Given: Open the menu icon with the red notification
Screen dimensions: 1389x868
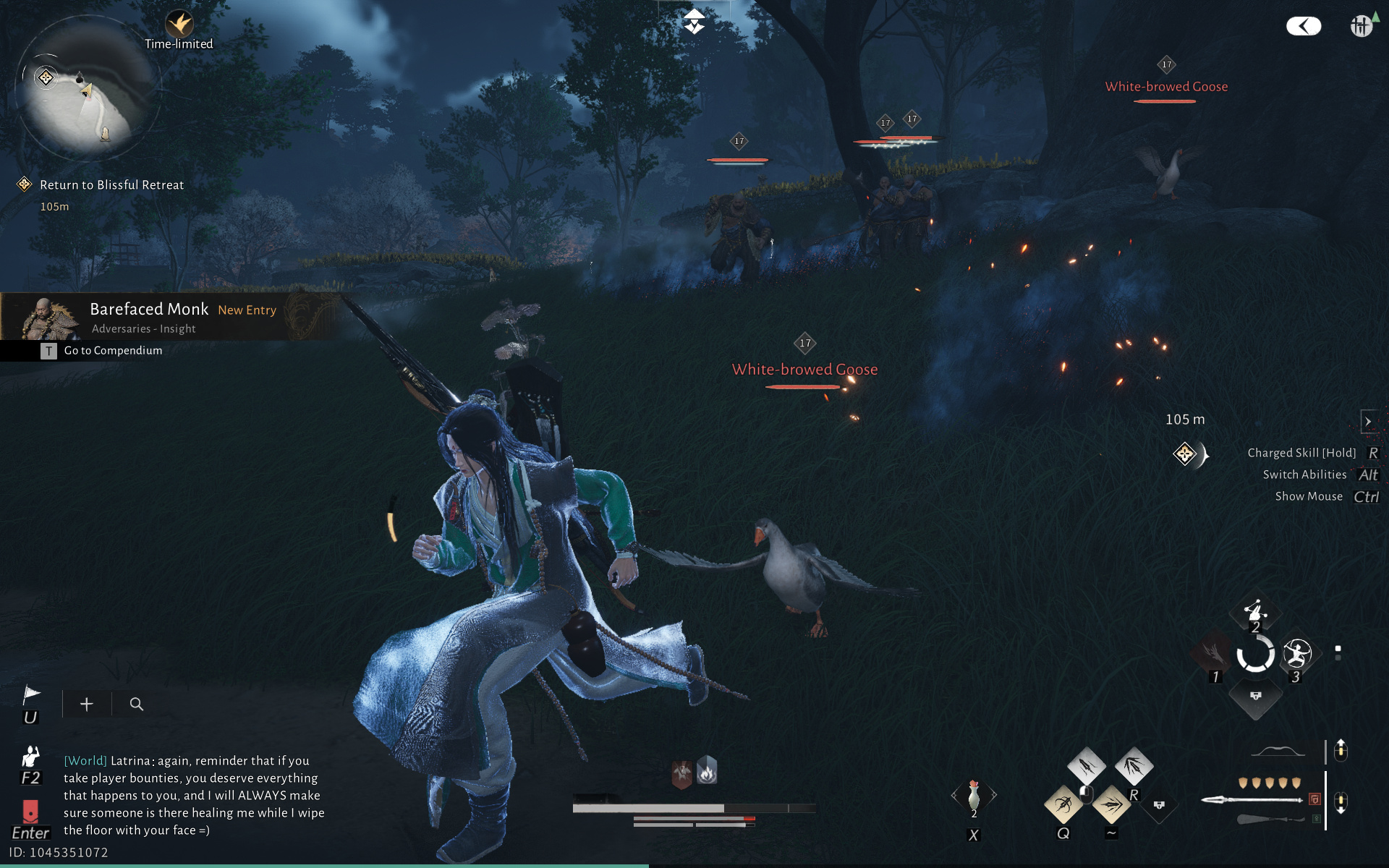Looking at the screenshot, I should pyautogui.click(x=1362, y=26).
